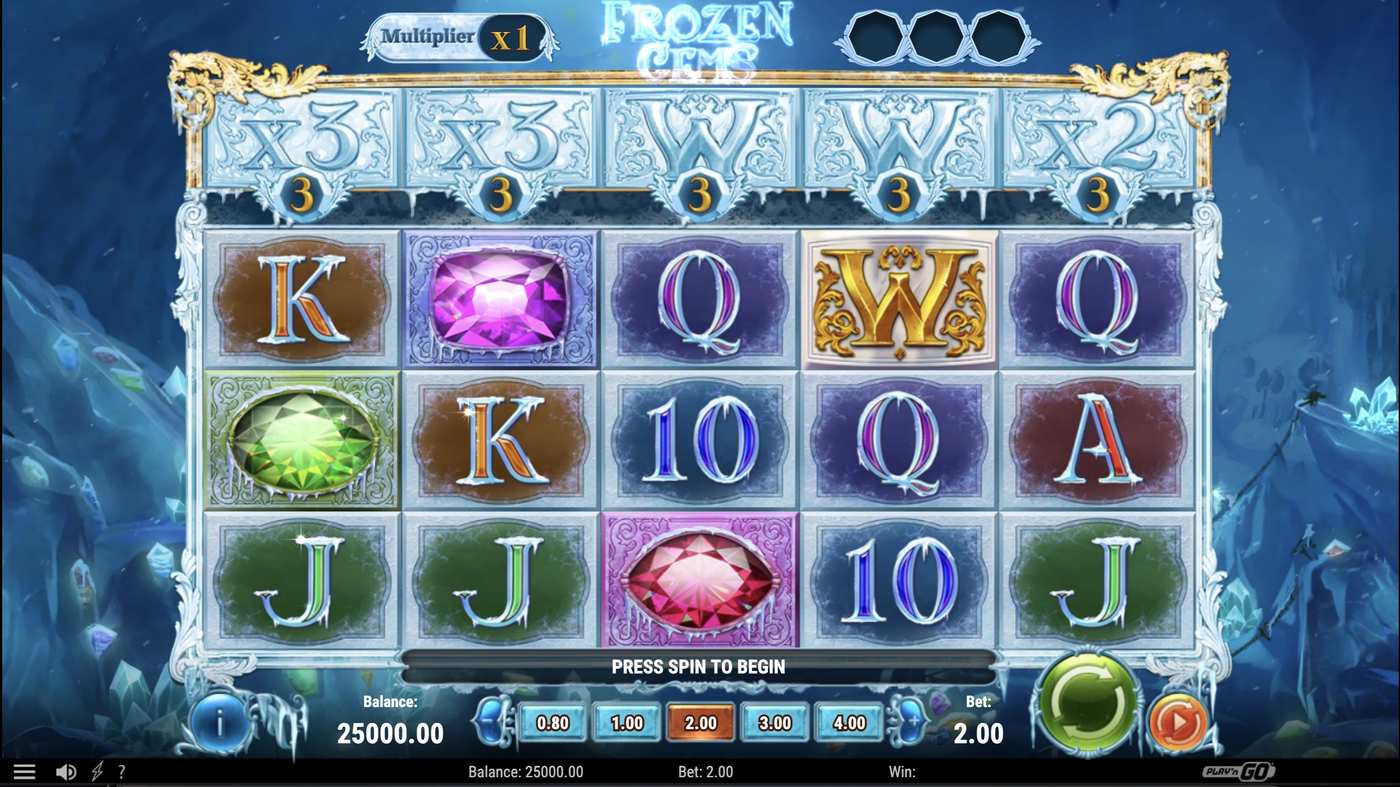The image size is (1400, 787).
Task: Toggle game sound with the speaker icon
Action: [66, 770]
